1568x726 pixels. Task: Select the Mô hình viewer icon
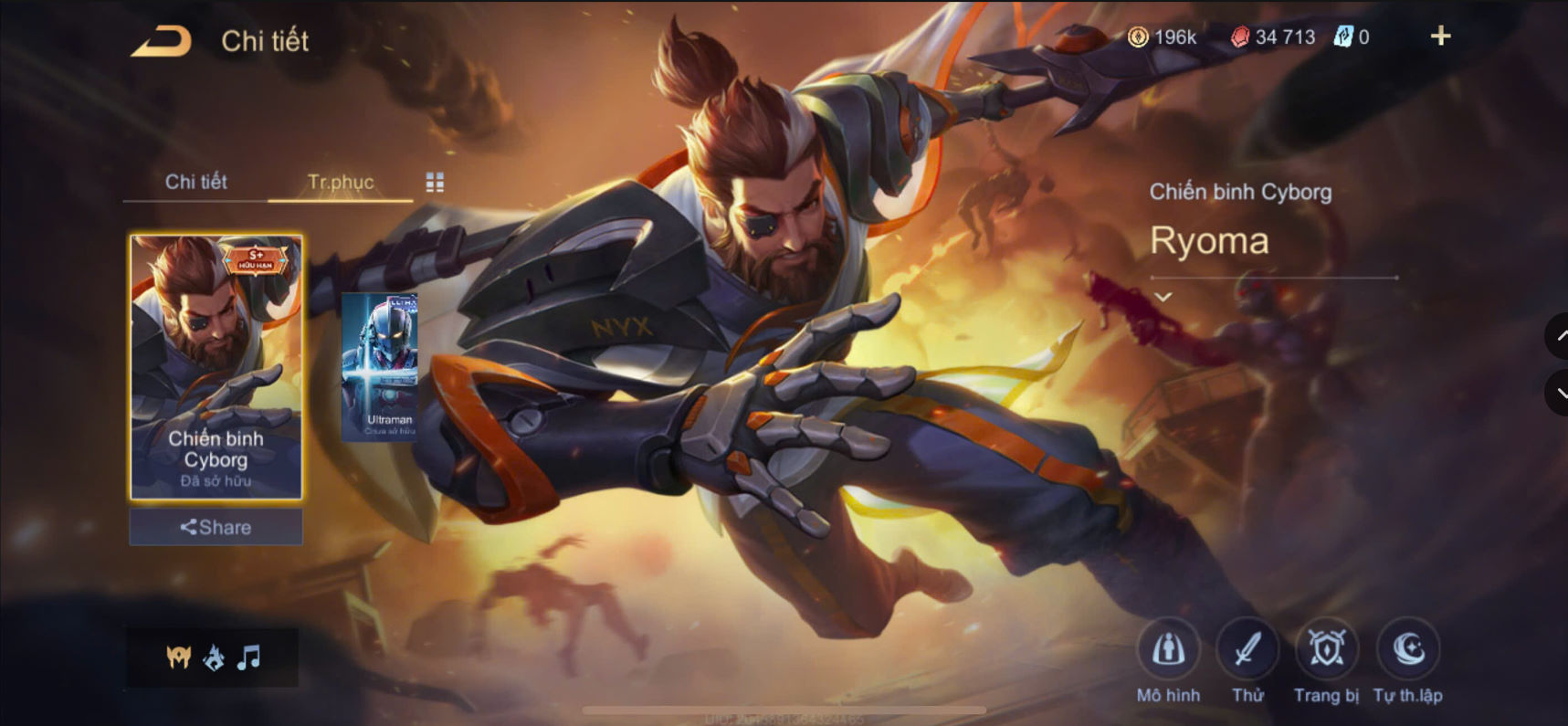point(1170,650)
